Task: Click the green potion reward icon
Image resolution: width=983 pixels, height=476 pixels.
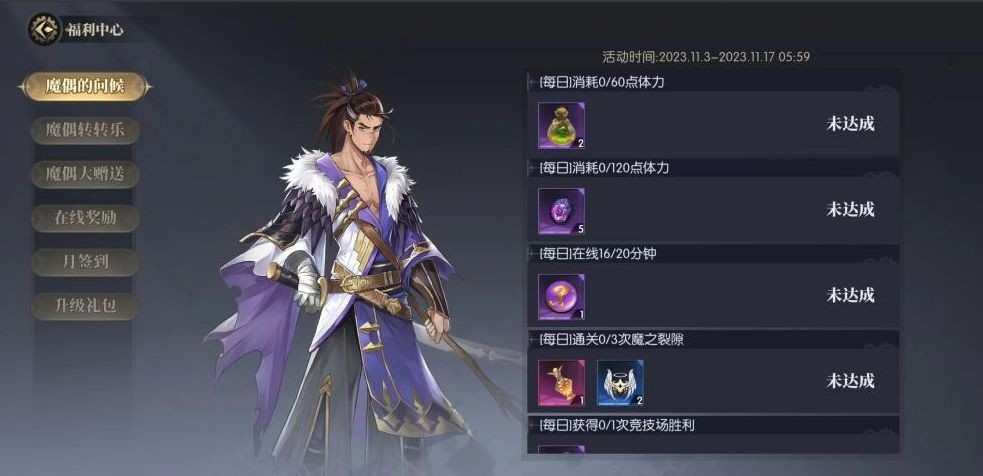Action: tap(561, 125)
